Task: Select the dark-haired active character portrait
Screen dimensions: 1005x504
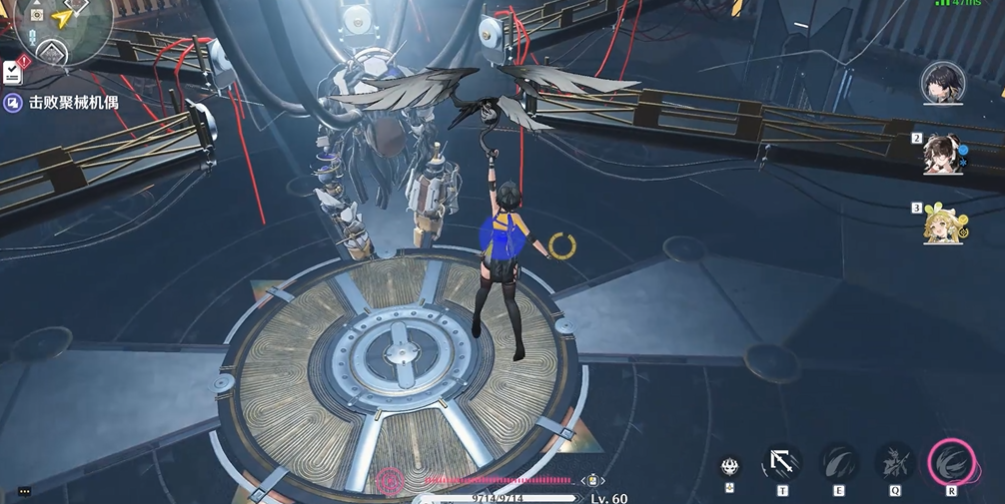Action: pos(942,83)
